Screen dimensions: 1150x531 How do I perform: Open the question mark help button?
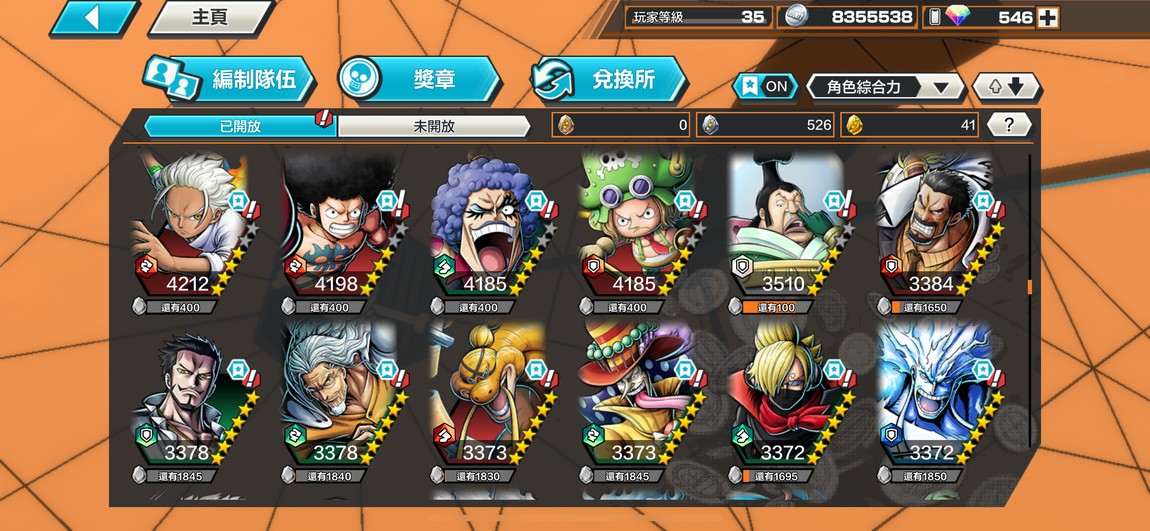pos(1009,125)
